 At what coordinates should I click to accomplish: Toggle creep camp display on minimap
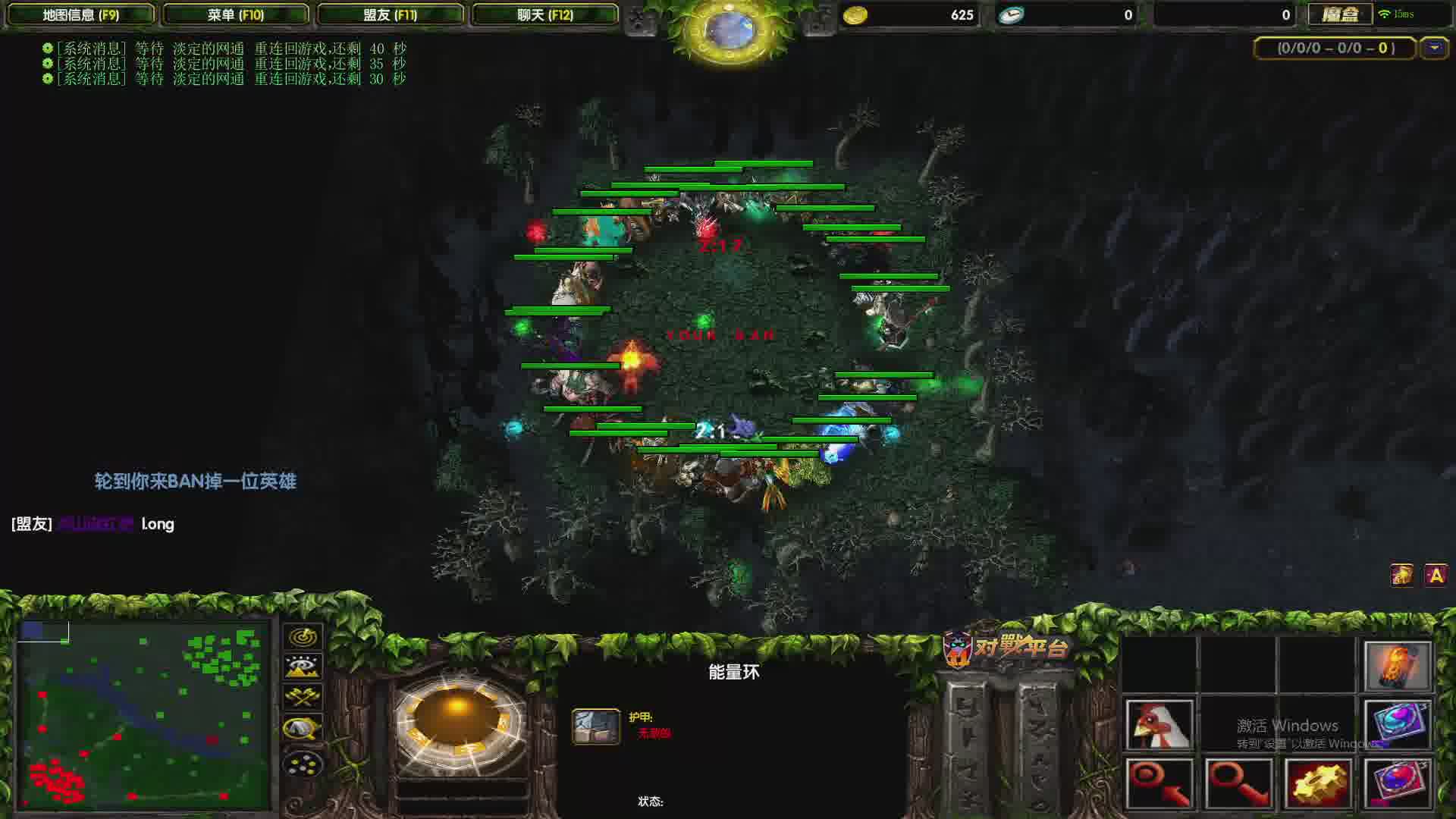click(303, 729)
